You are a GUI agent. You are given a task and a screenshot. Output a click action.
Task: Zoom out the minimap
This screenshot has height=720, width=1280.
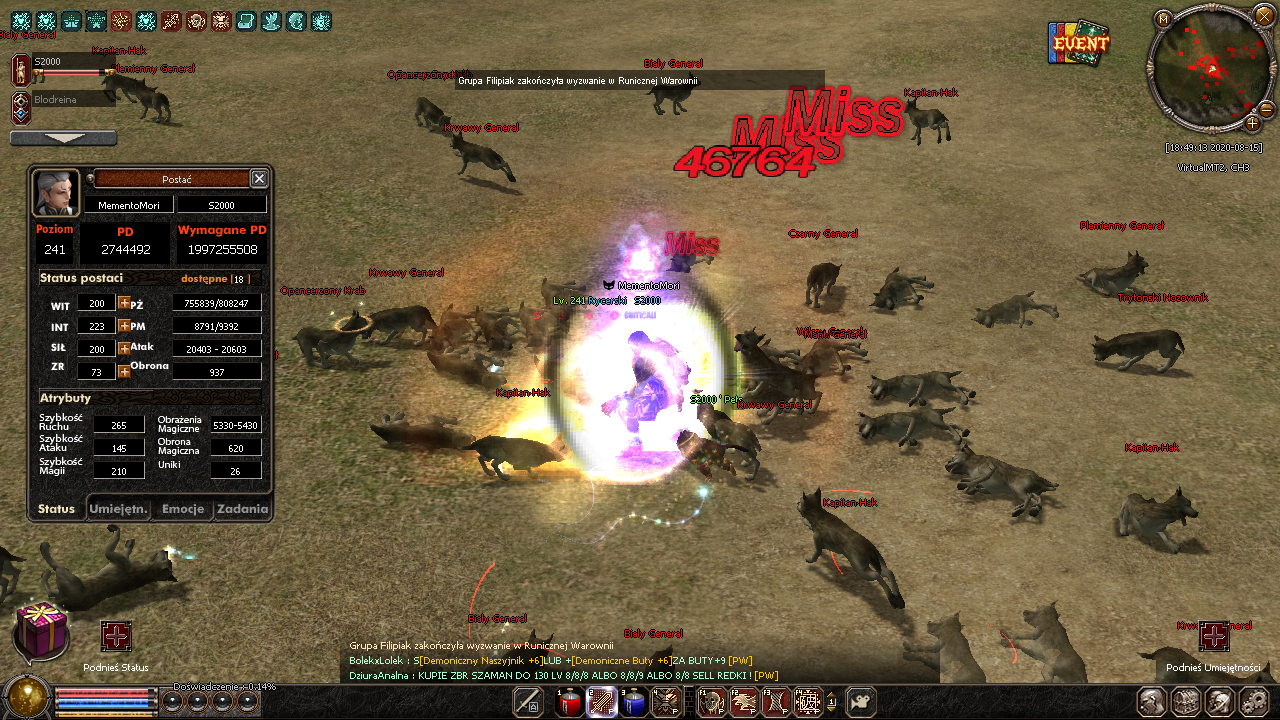tap(1266, 109)
